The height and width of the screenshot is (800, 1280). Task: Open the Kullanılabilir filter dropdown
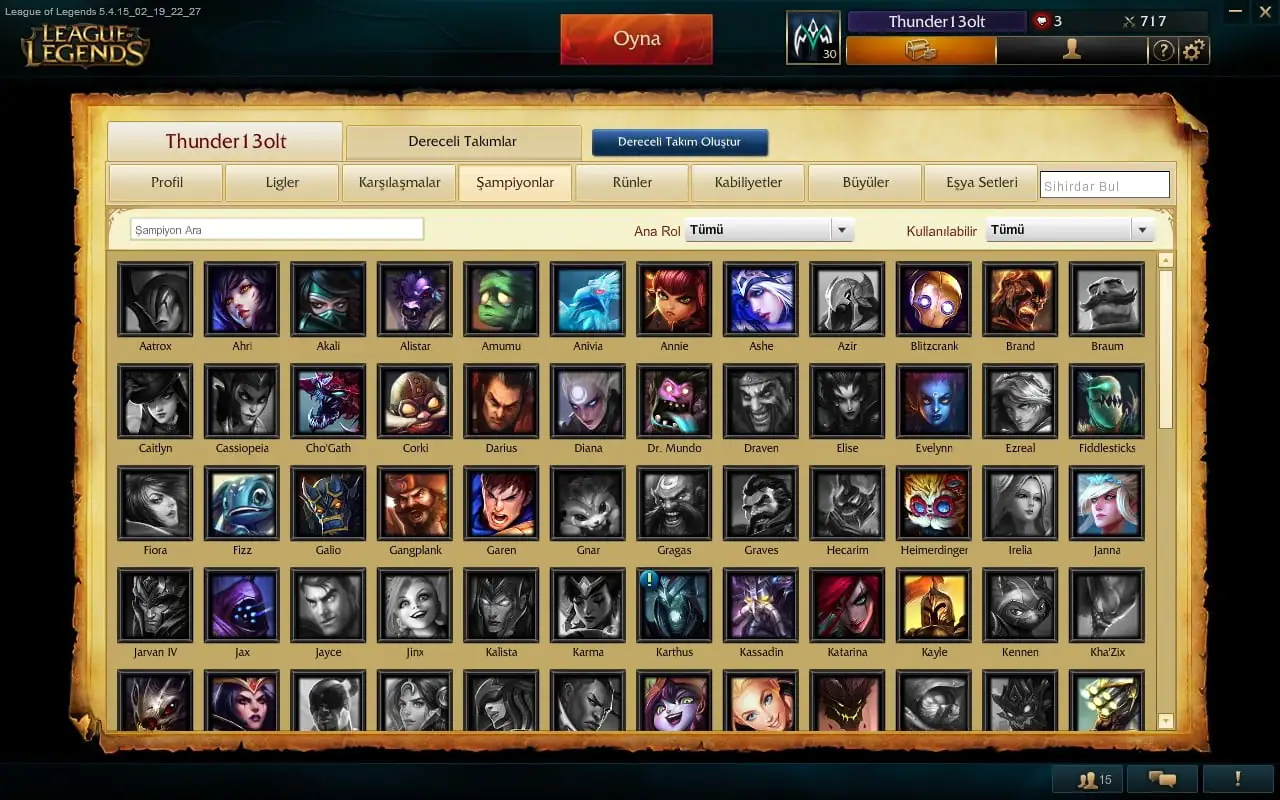click(1069, 230)
